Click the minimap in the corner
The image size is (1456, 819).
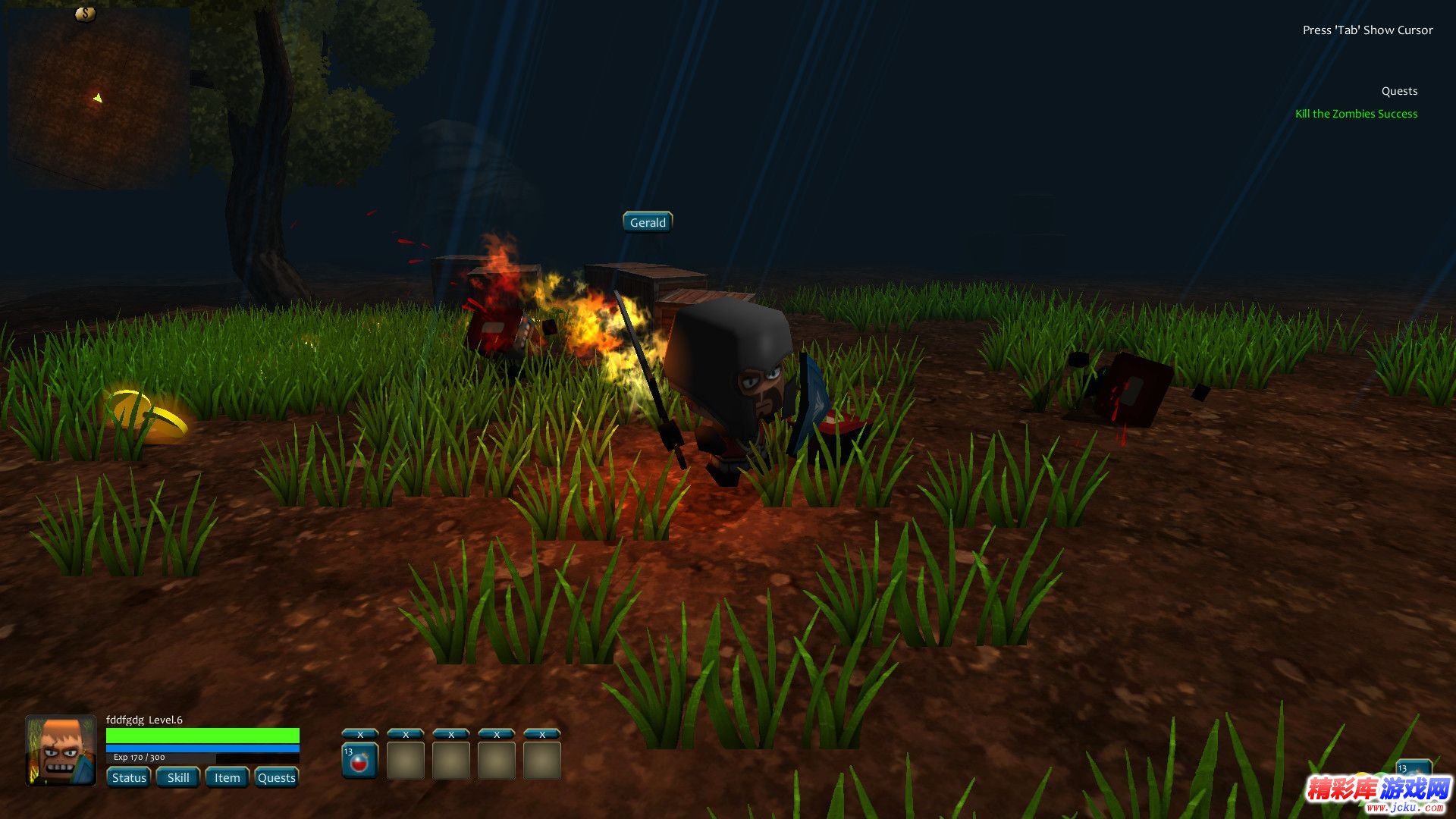tap(99, 99)
